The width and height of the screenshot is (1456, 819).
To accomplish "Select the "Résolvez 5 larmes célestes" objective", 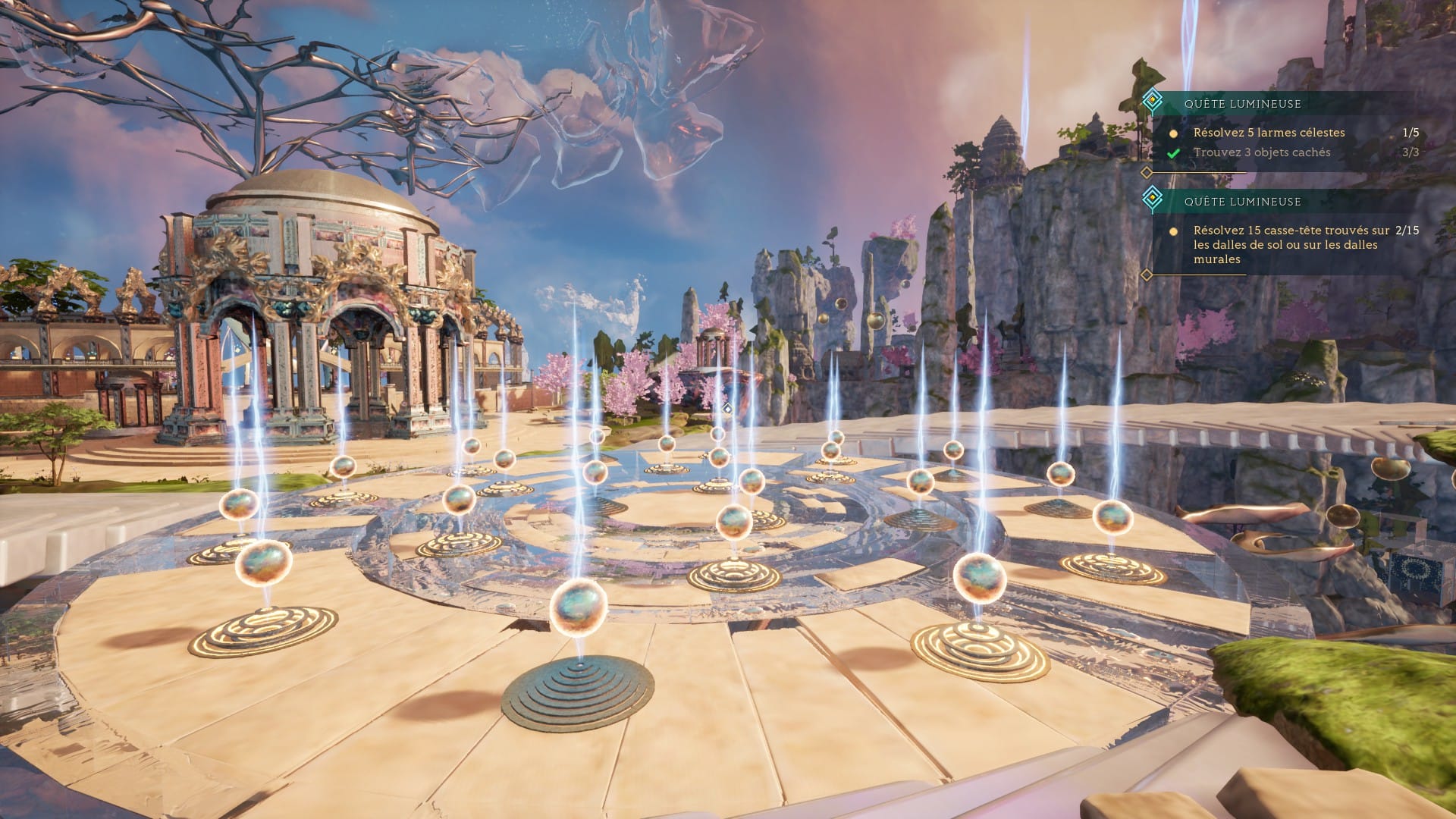I will point(1269,133).
